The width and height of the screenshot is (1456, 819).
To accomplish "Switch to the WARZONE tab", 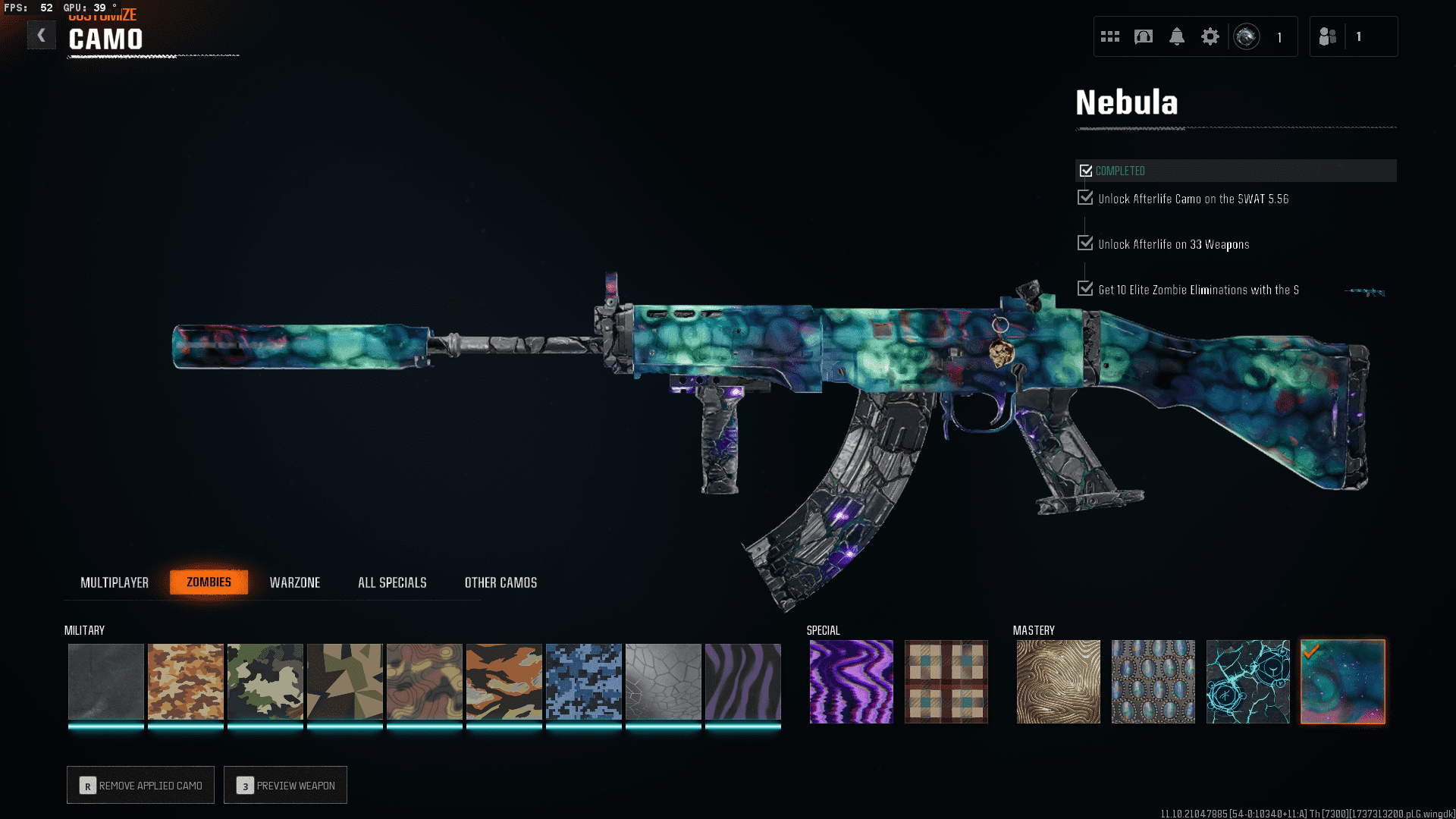I will point(296,582).
